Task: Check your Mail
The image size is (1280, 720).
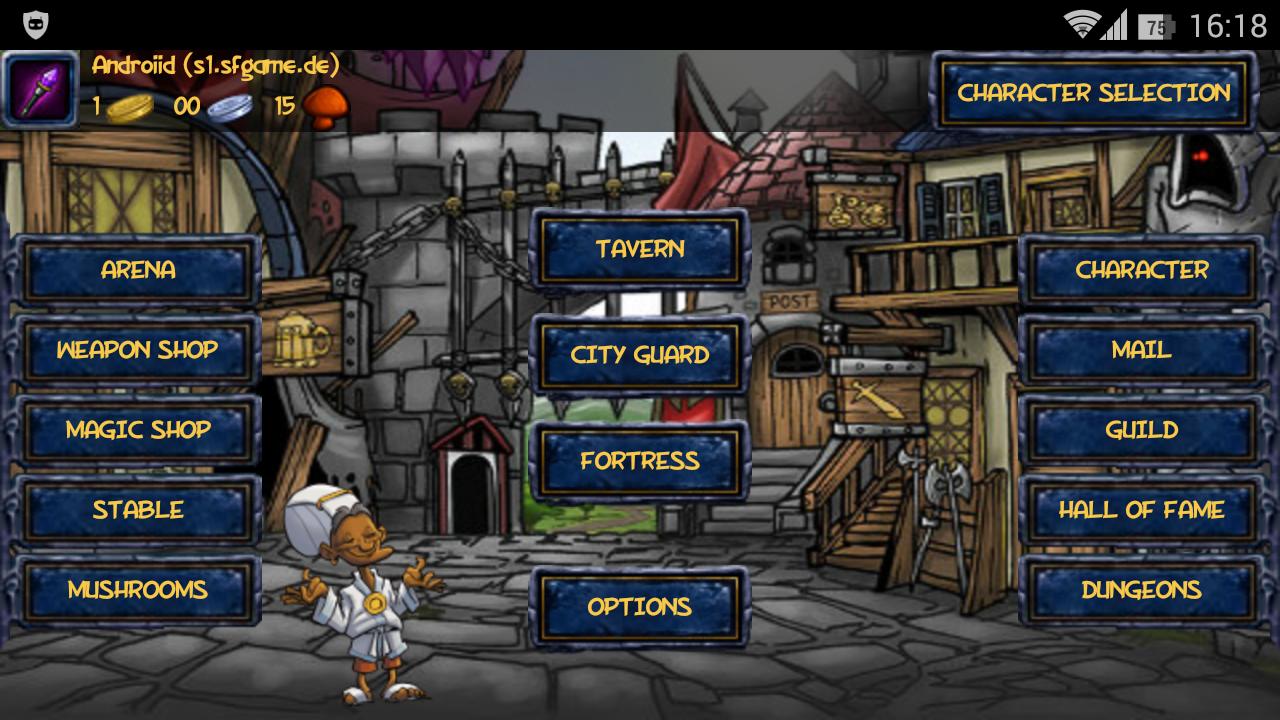Action: coord(1141,350)
